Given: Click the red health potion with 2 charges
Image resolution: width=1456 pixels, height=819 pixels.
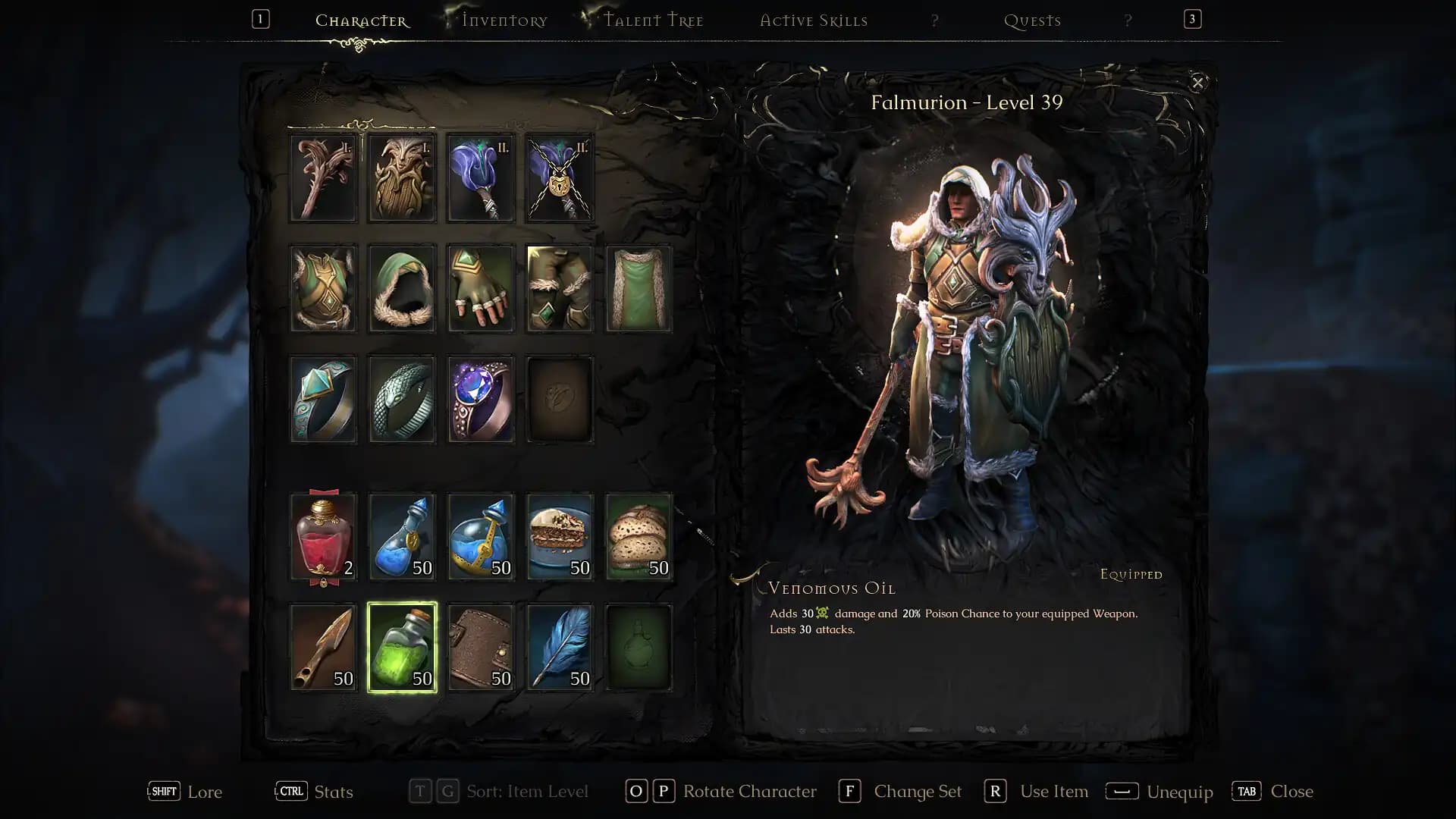Looking at the screenshot, I should [x=323, y=535].
